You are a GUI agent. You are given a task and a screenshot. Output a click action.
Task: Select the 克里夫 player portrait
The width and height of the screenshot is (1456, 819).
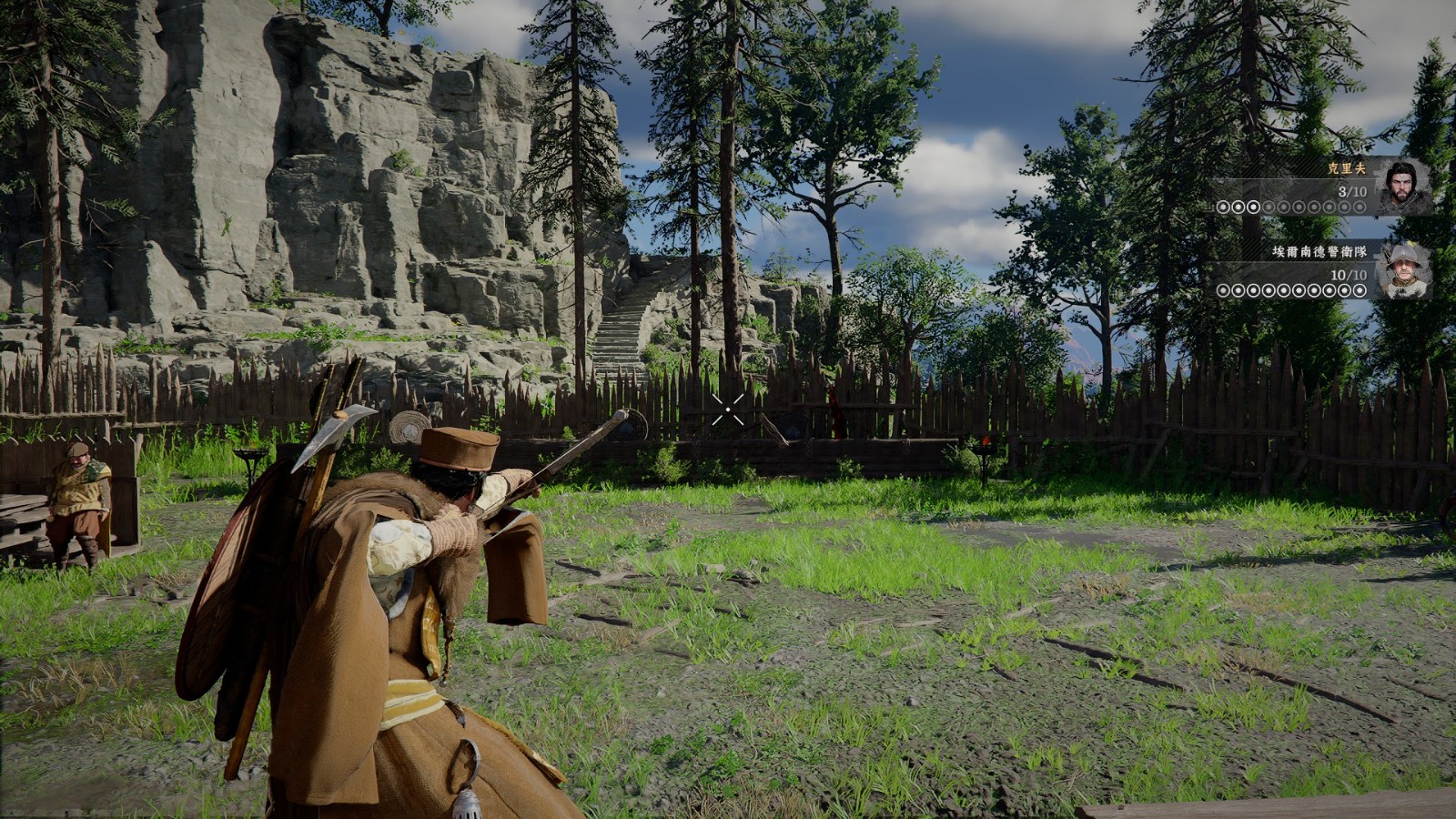pos(1403,187)
